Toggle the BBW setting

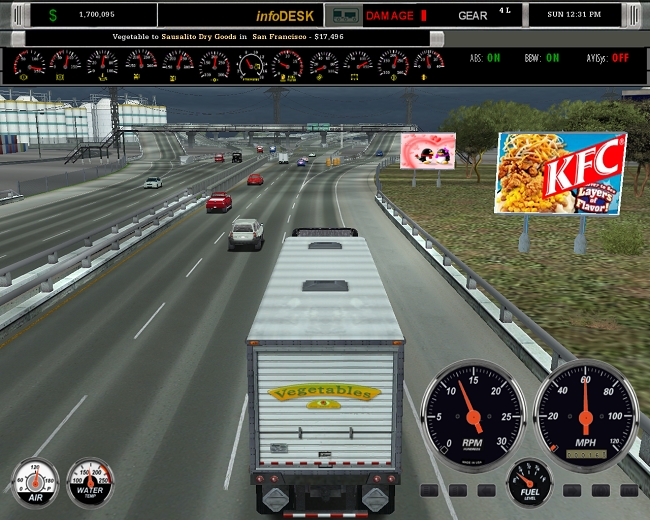click(x=552, y=58)
